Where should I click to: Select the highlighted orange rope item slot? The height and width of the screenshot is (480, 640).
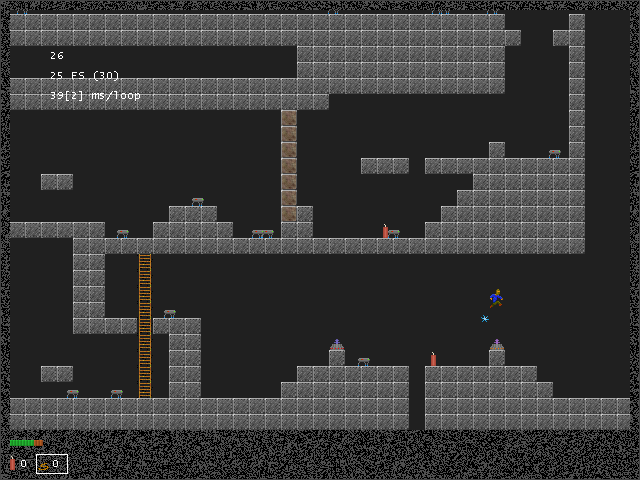(52, 463)
